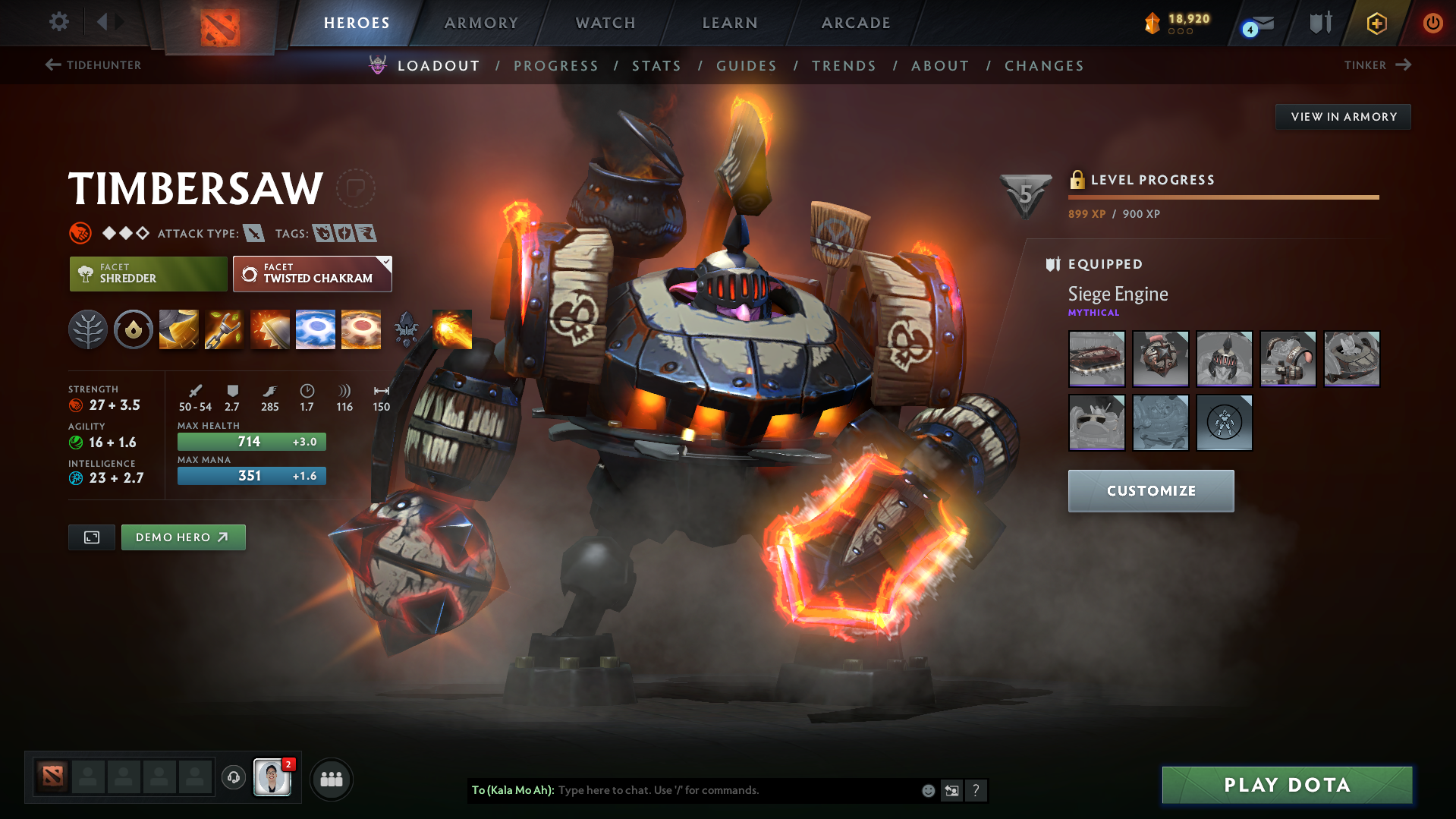Open the back arrow to Tidehunter
Screen dimensions: 1456x819
[52, 65]
